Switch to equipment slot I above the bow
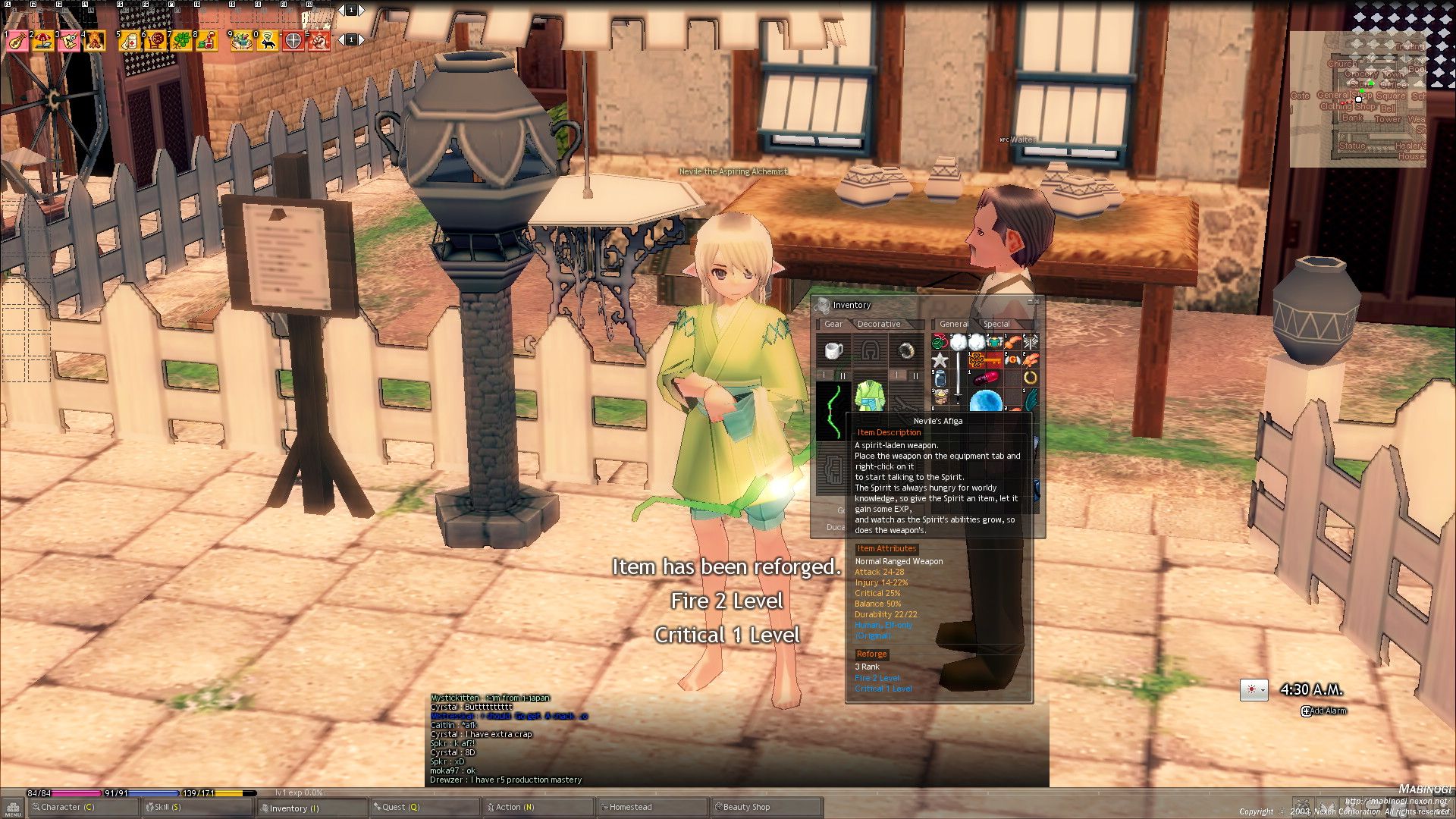Screen dimensions: 1456x819 [824, 375]
